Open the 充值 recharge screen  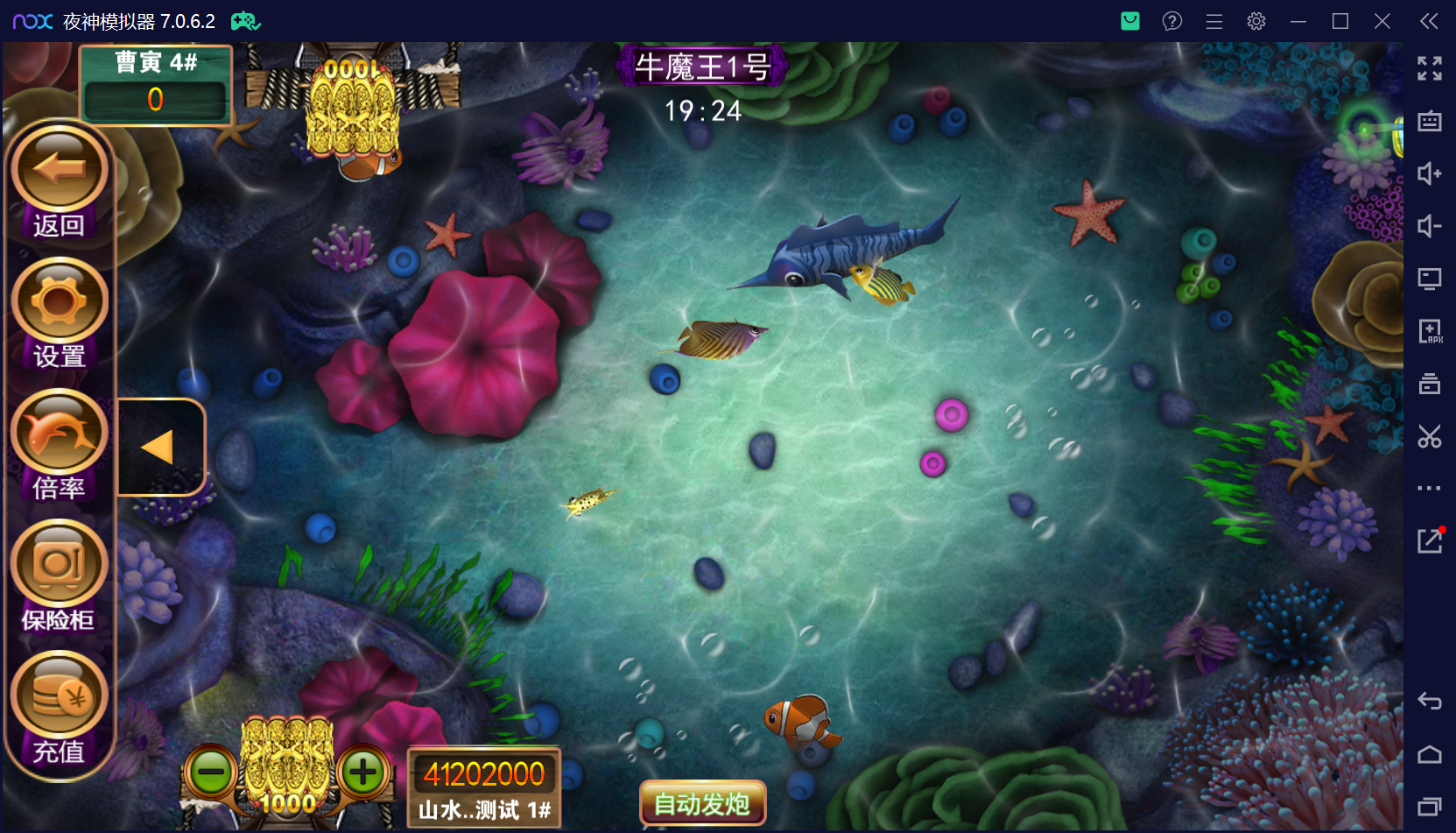coord(58,693)
